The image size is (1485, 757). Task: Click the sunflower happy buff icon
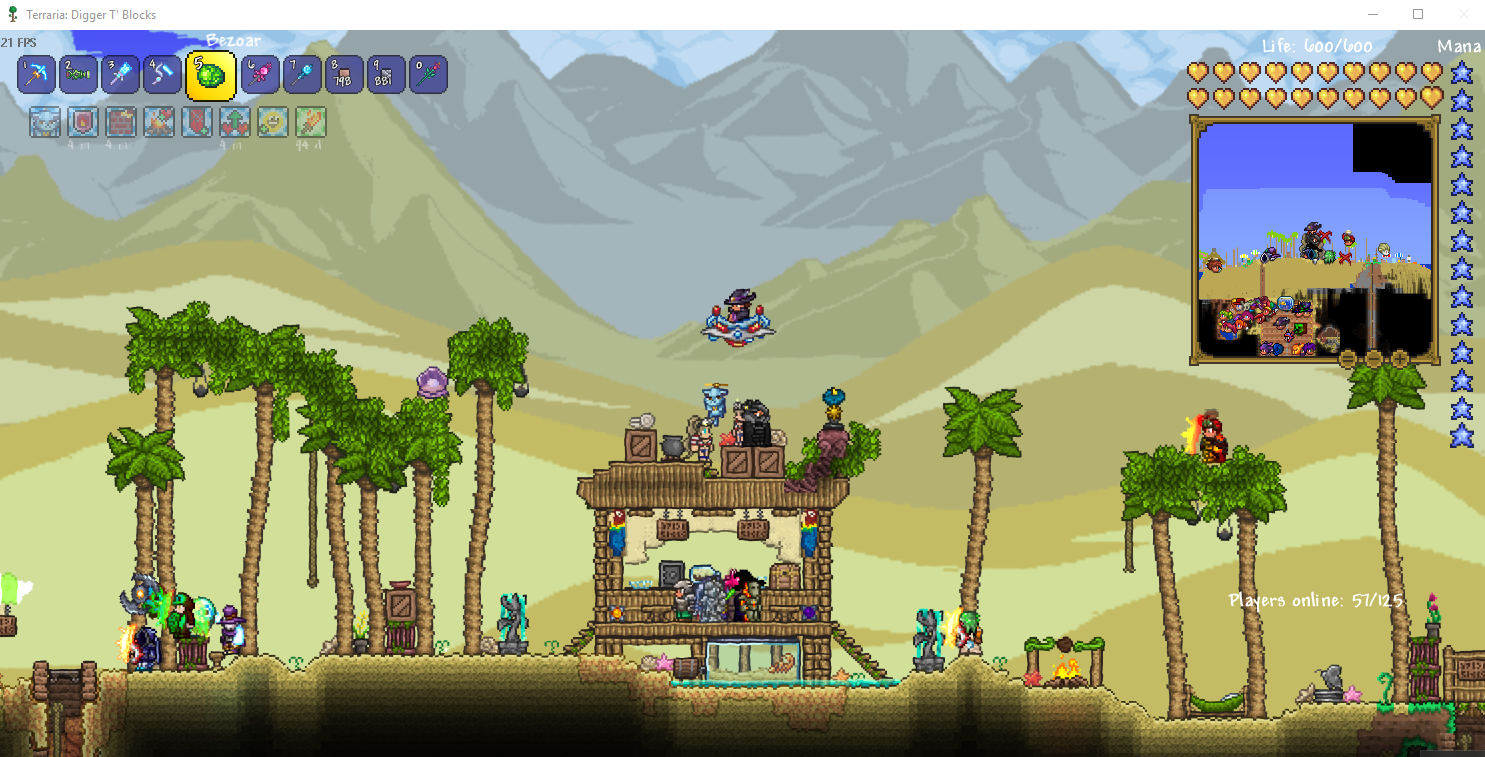[x=272, y=122]
